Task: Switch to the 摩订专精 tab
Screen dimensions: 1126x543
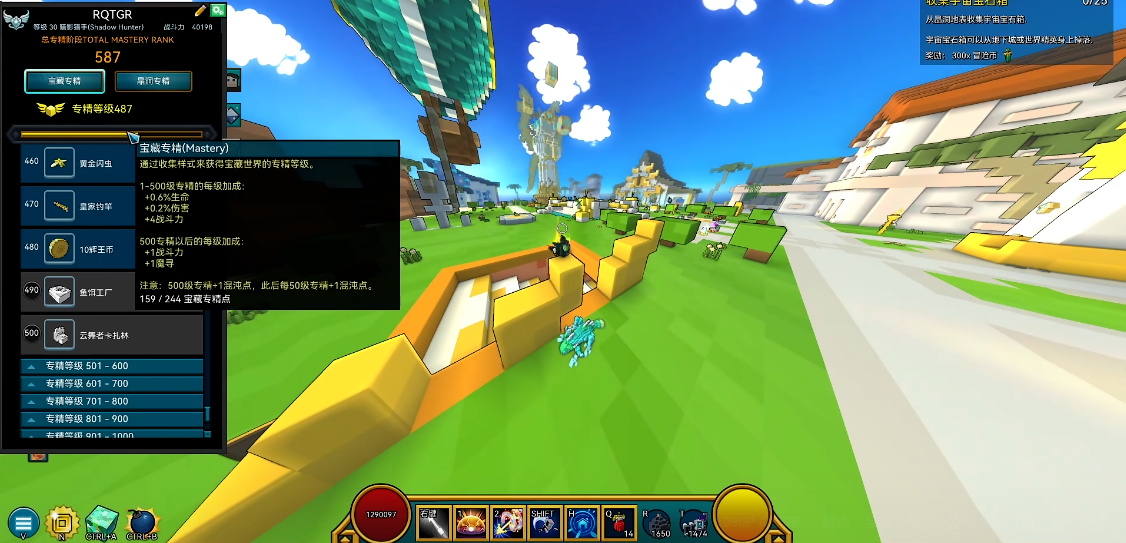Action: tap(153, 81)
